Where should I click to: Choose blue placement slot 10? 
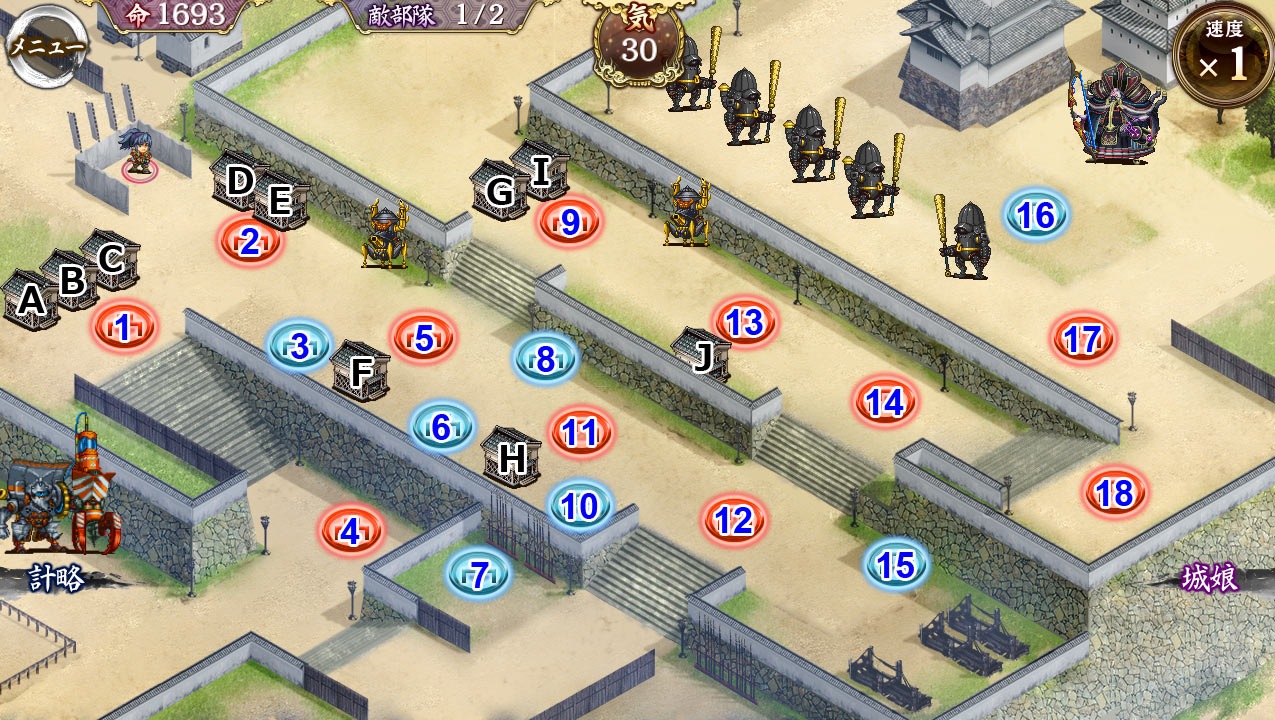point(580,506)
